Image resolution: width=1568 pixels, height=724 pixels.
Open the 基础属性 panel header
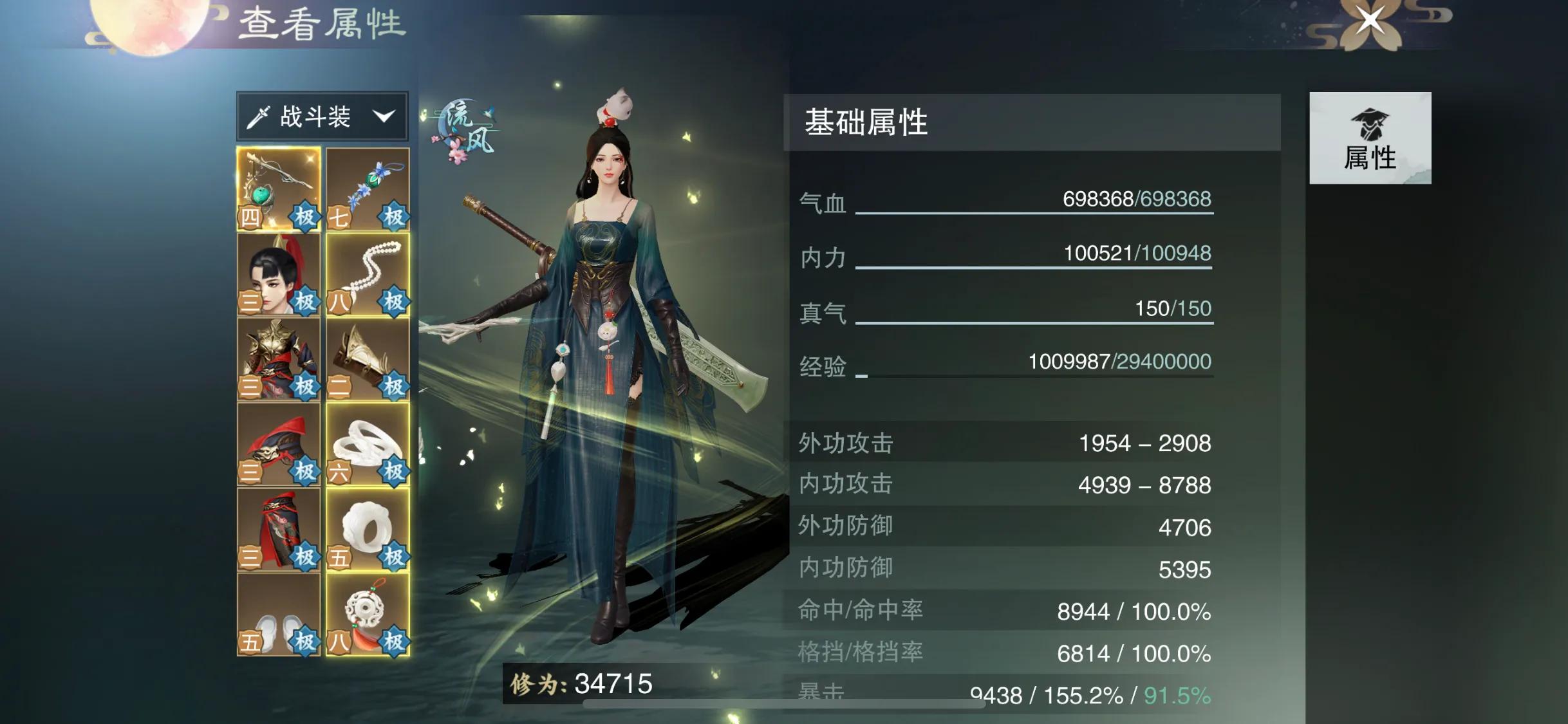(x=866, y=124)
